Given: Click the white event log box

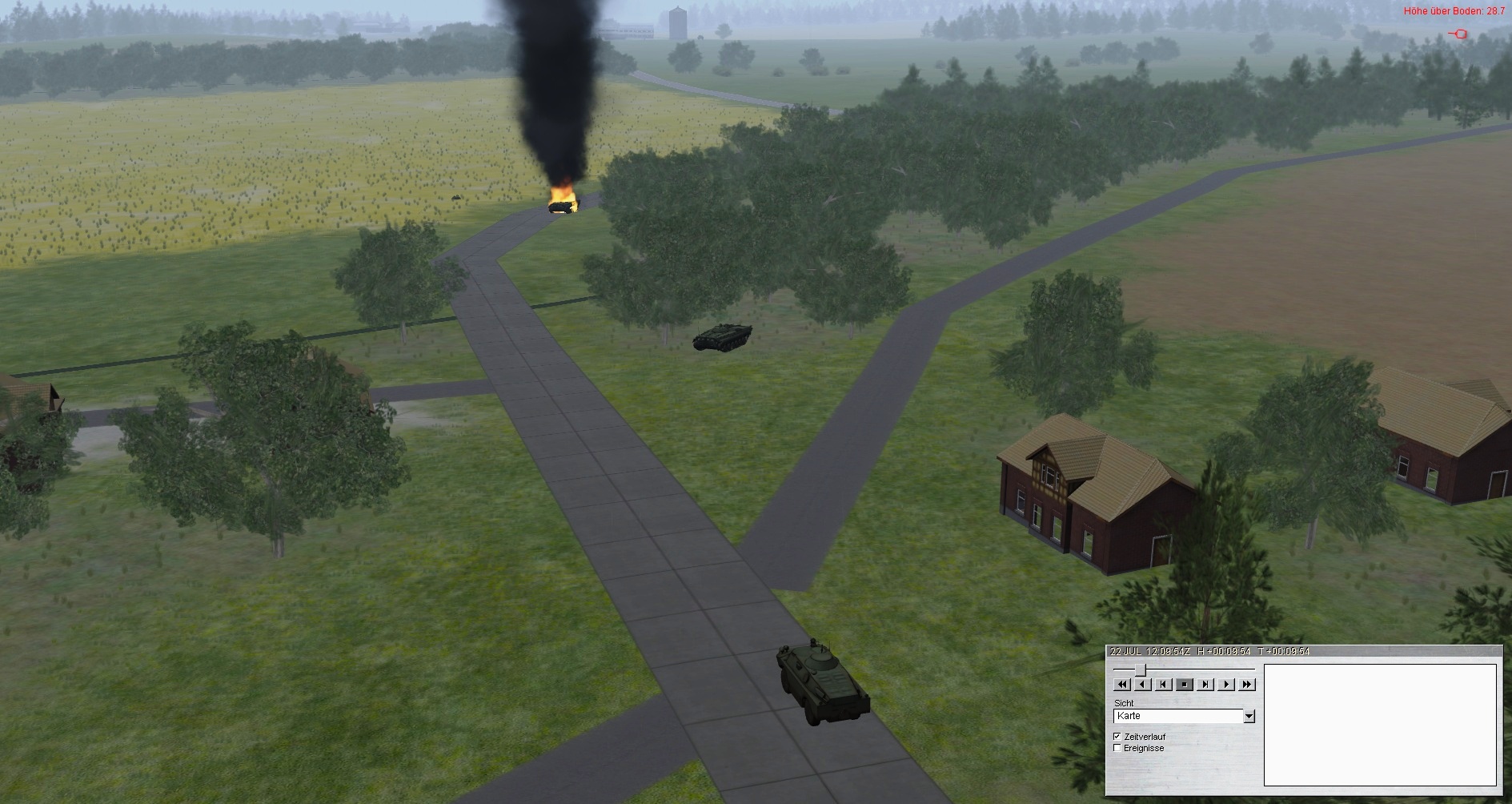Looking at the screenshot, I should coord(1379,725).
